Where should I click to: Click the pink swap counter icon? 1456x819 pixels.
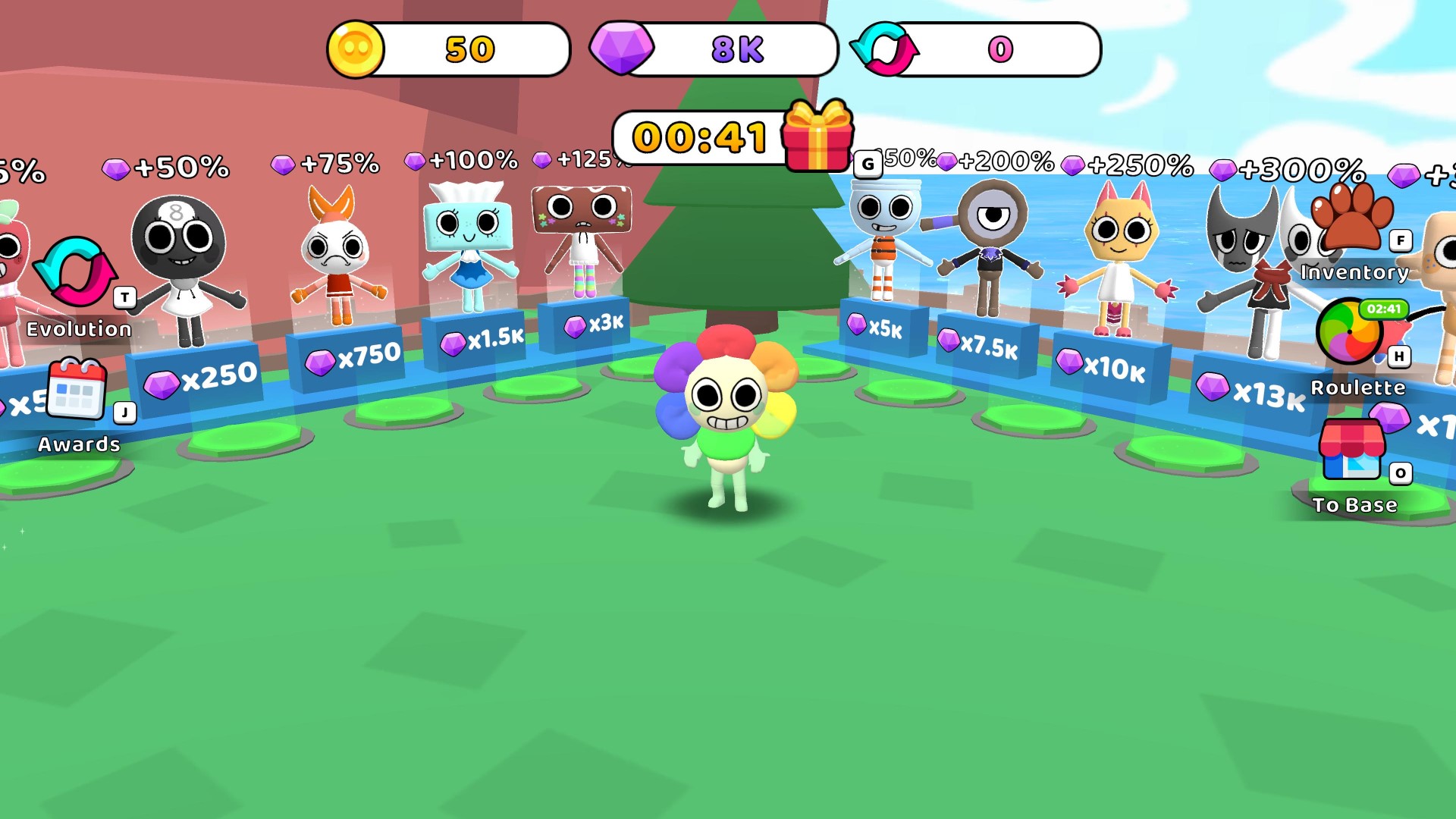pyautogui.click(x=885, y=49)
